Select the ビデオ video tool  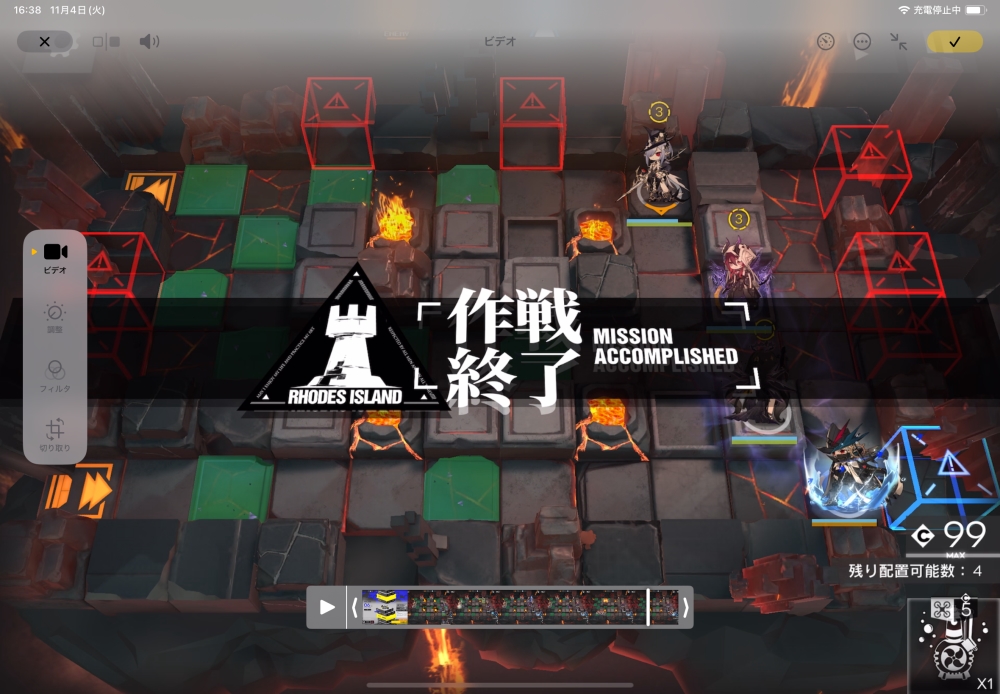click(x=55, y=258)
